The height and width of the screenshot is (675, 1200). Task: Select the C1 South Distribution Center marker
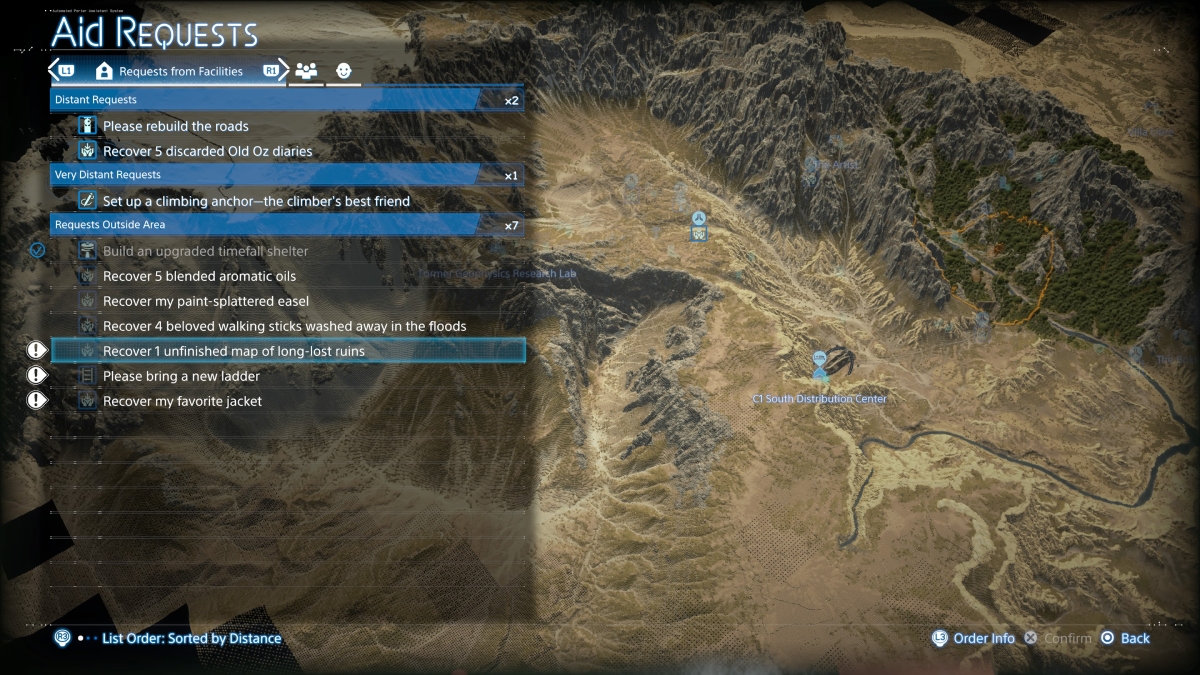(x=820, y=364)
